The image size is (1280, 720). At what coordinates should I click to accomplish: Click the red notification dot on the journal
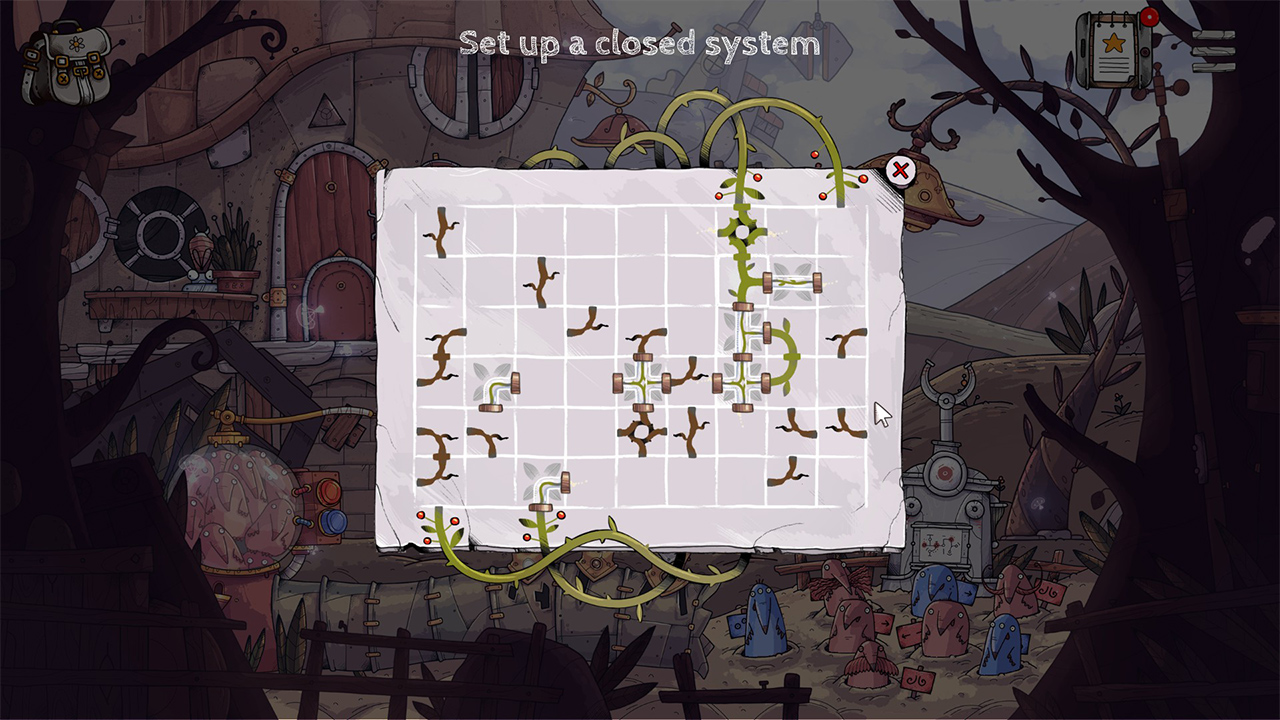coord(1150,17)
